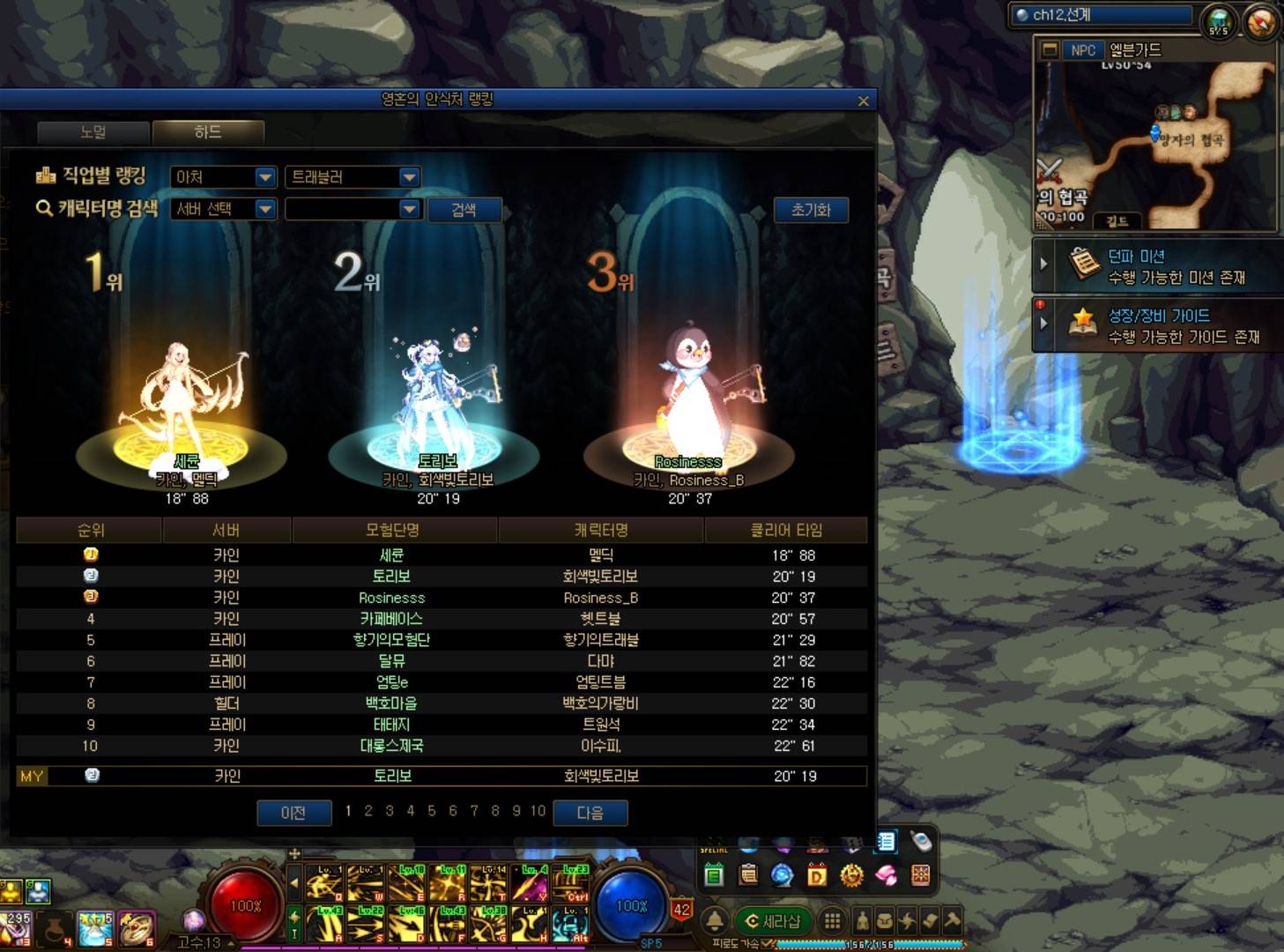1284x952 pixels.
Task: Click the 검색 search button
Action: tap(464, 210)
